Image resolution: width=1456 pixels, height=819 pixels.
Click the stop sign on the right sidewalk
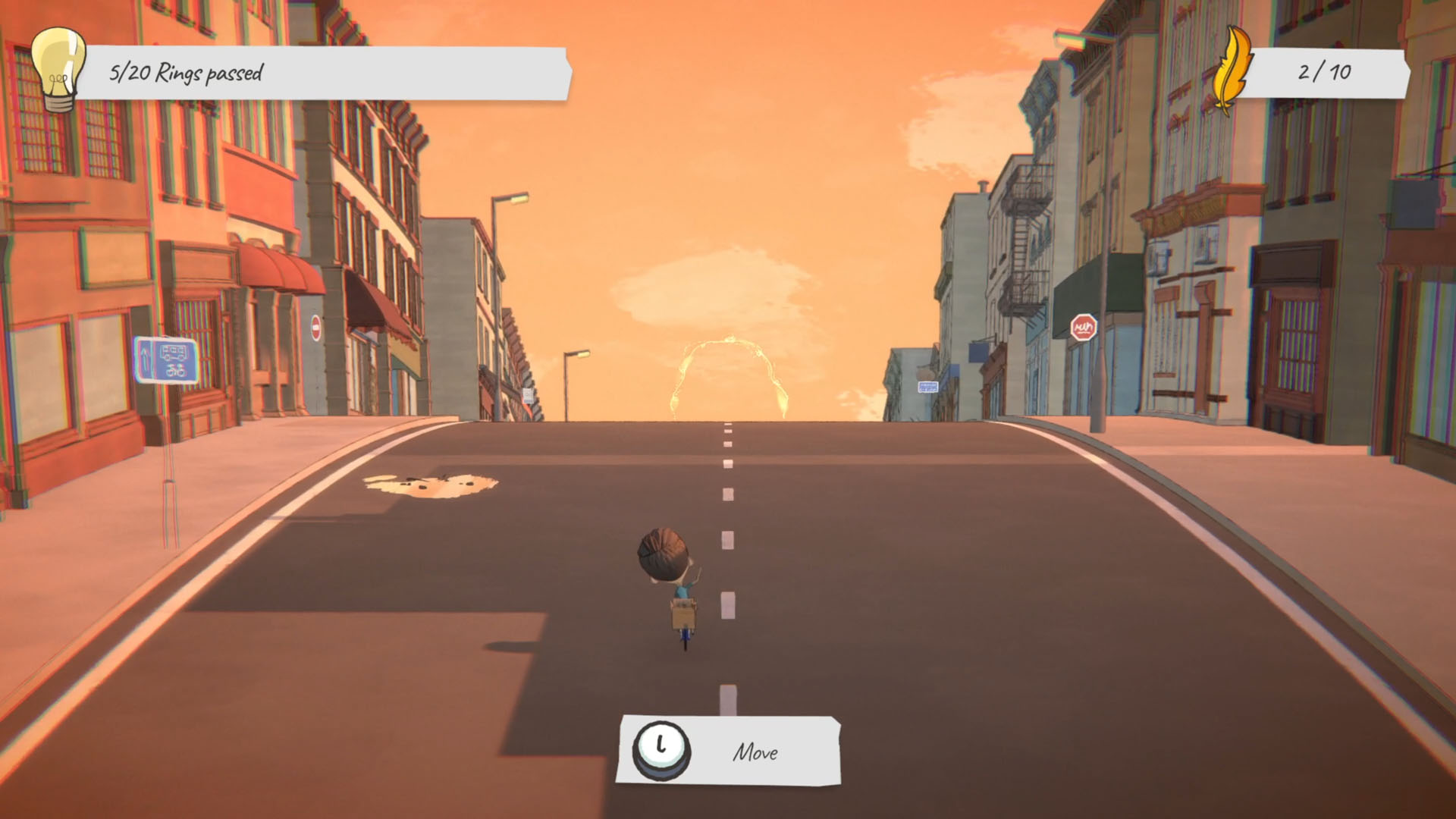(x=1084, y=325)
